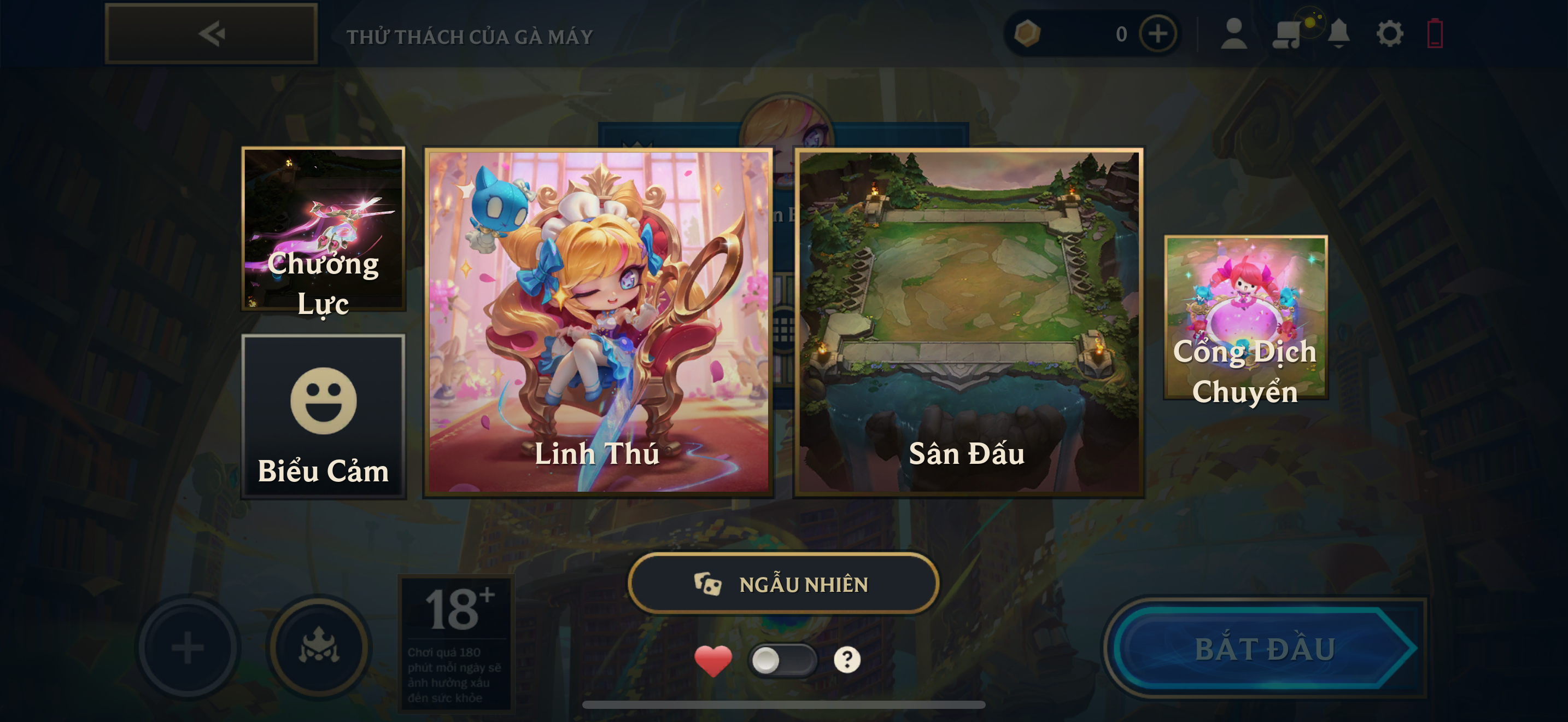Open the missions scroll icon
Screen dimensions: 1568x722
pos(1286,33)
